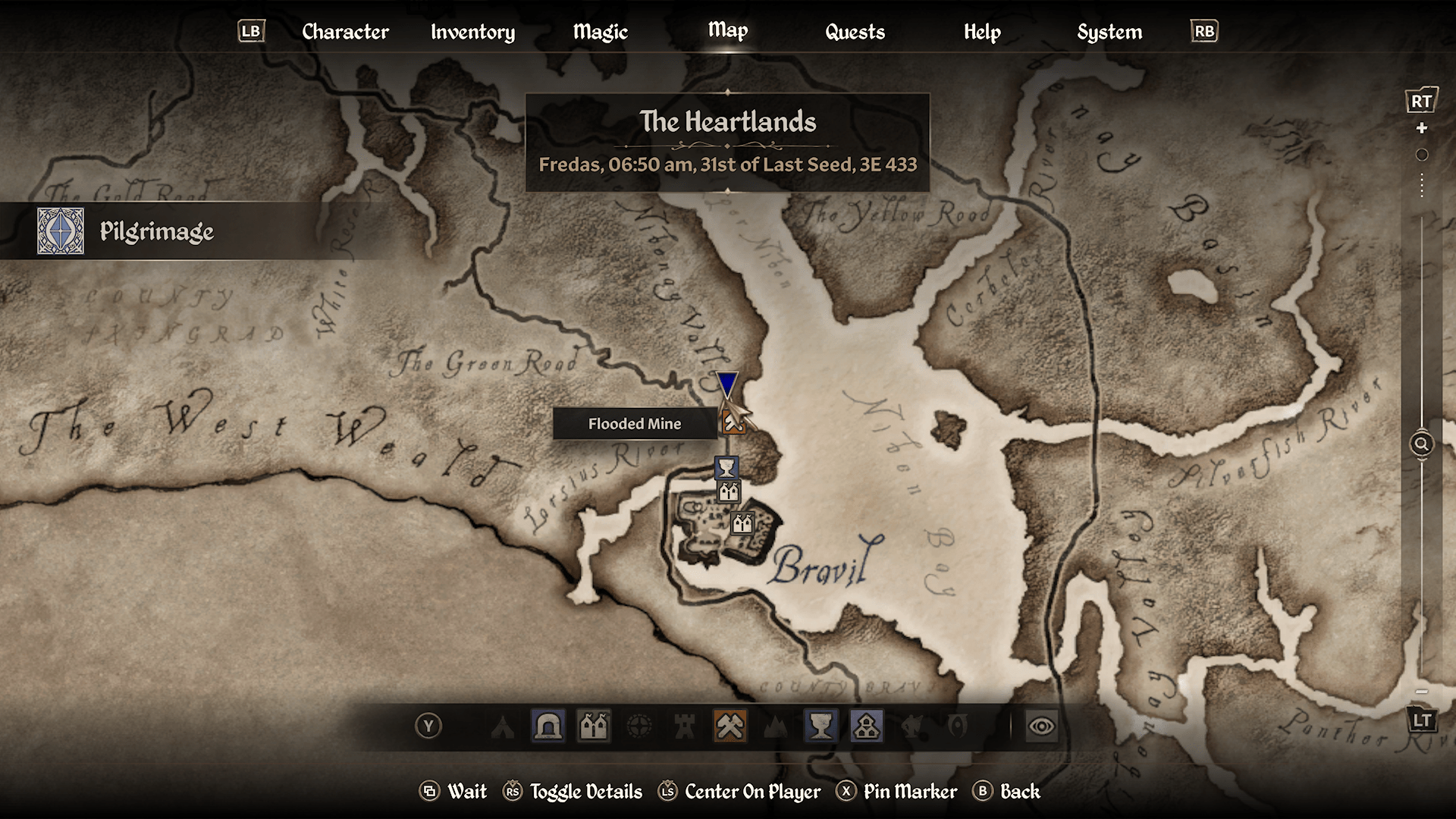1456x819 pixels.
Task: Toggle the camp tent map filter
Action: pos(502,726)
